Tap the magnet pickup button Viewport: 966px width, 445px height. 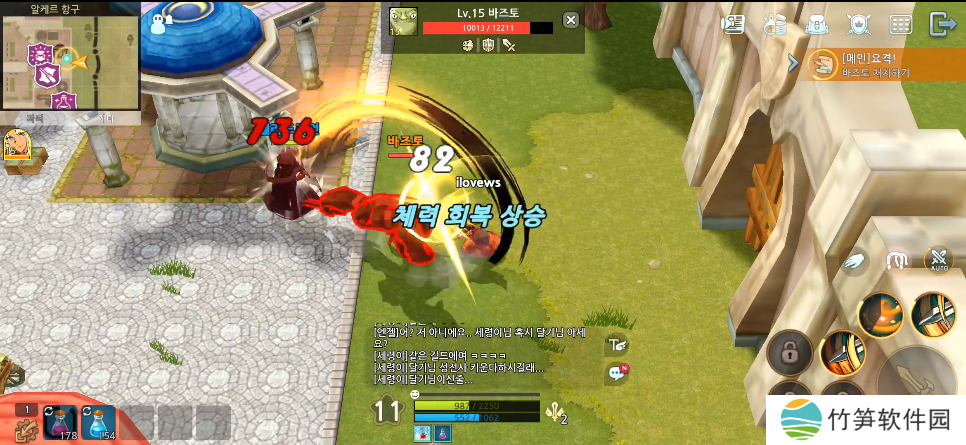pos(898,261)
